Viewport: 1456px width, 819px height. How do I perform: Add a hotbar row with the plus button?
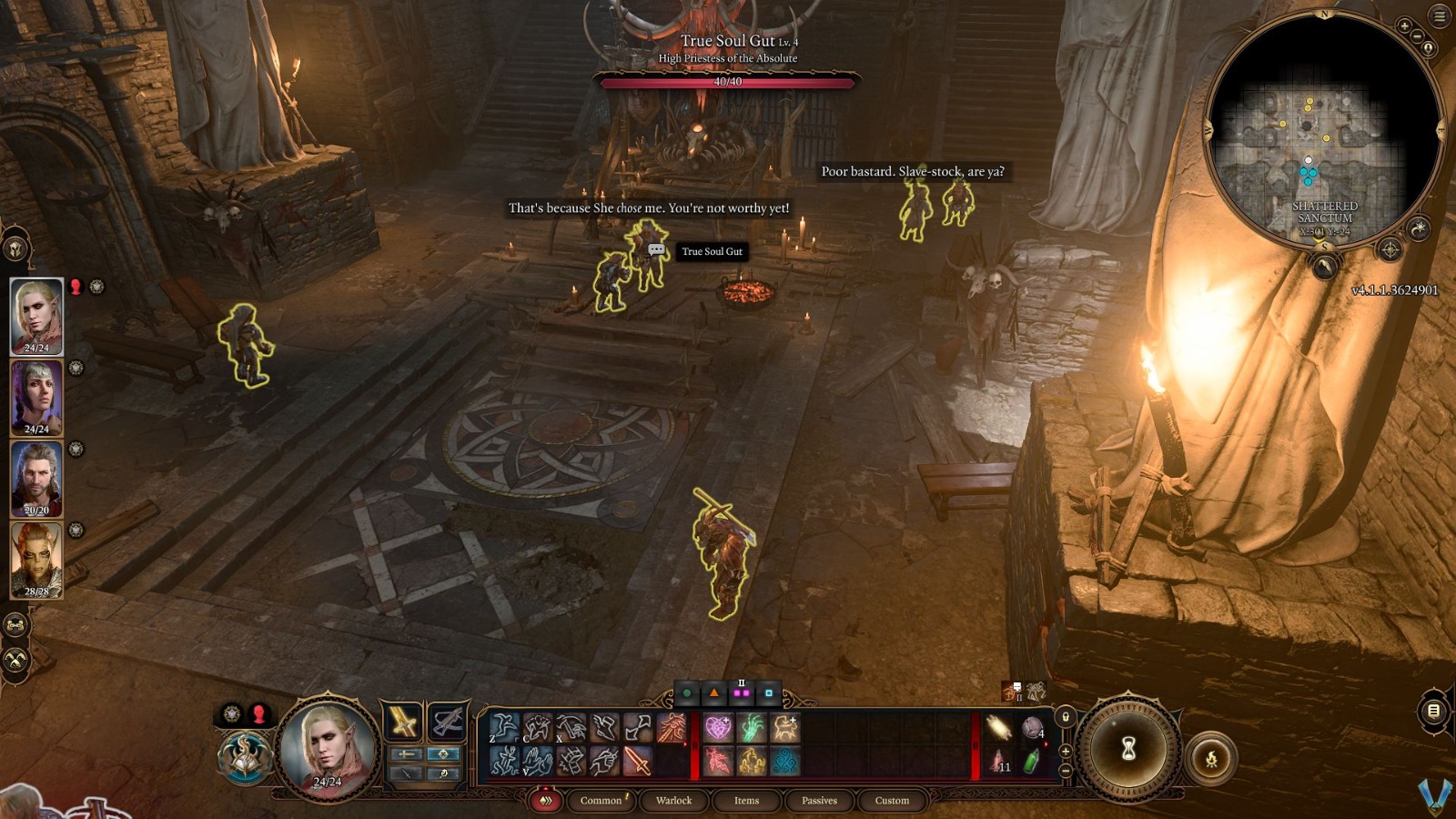pos(1066,752)
